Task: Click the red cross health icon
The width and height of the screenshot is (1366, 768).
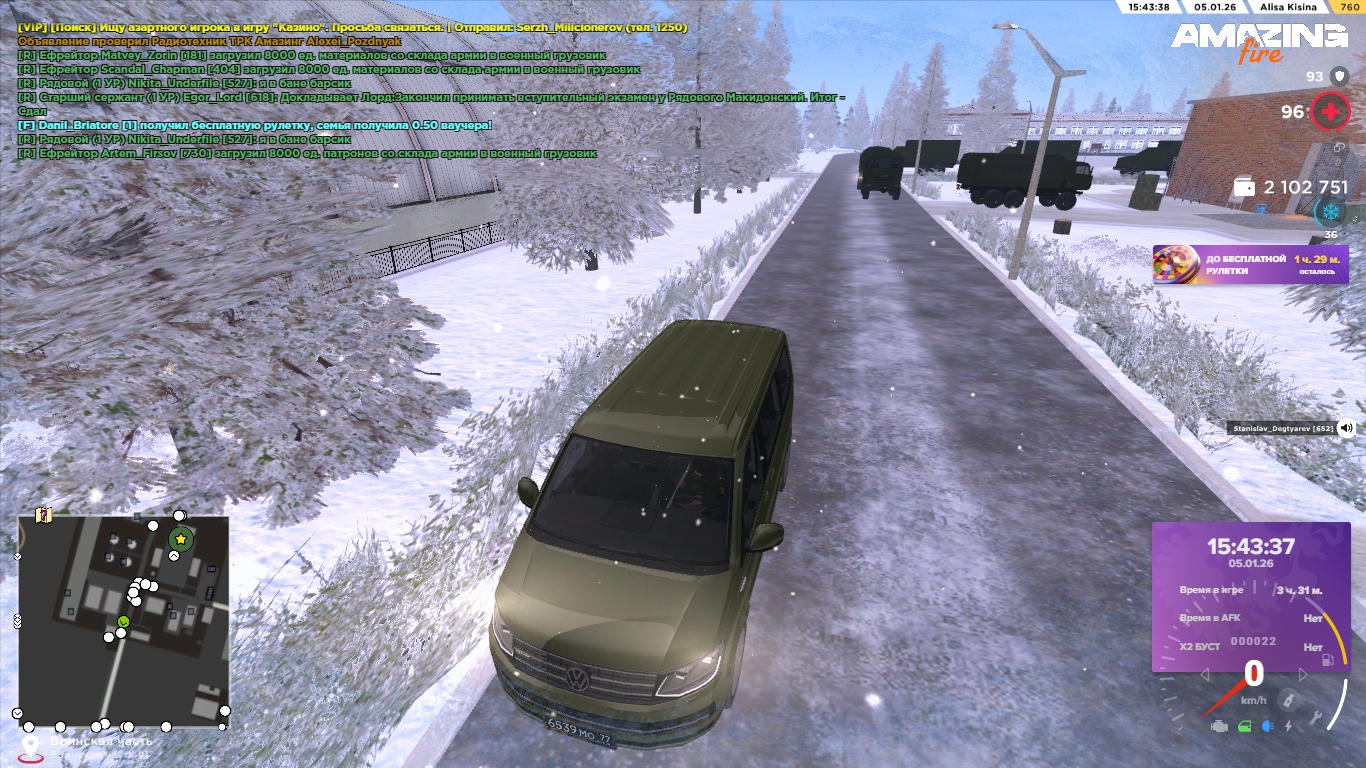Action: 1330,112
